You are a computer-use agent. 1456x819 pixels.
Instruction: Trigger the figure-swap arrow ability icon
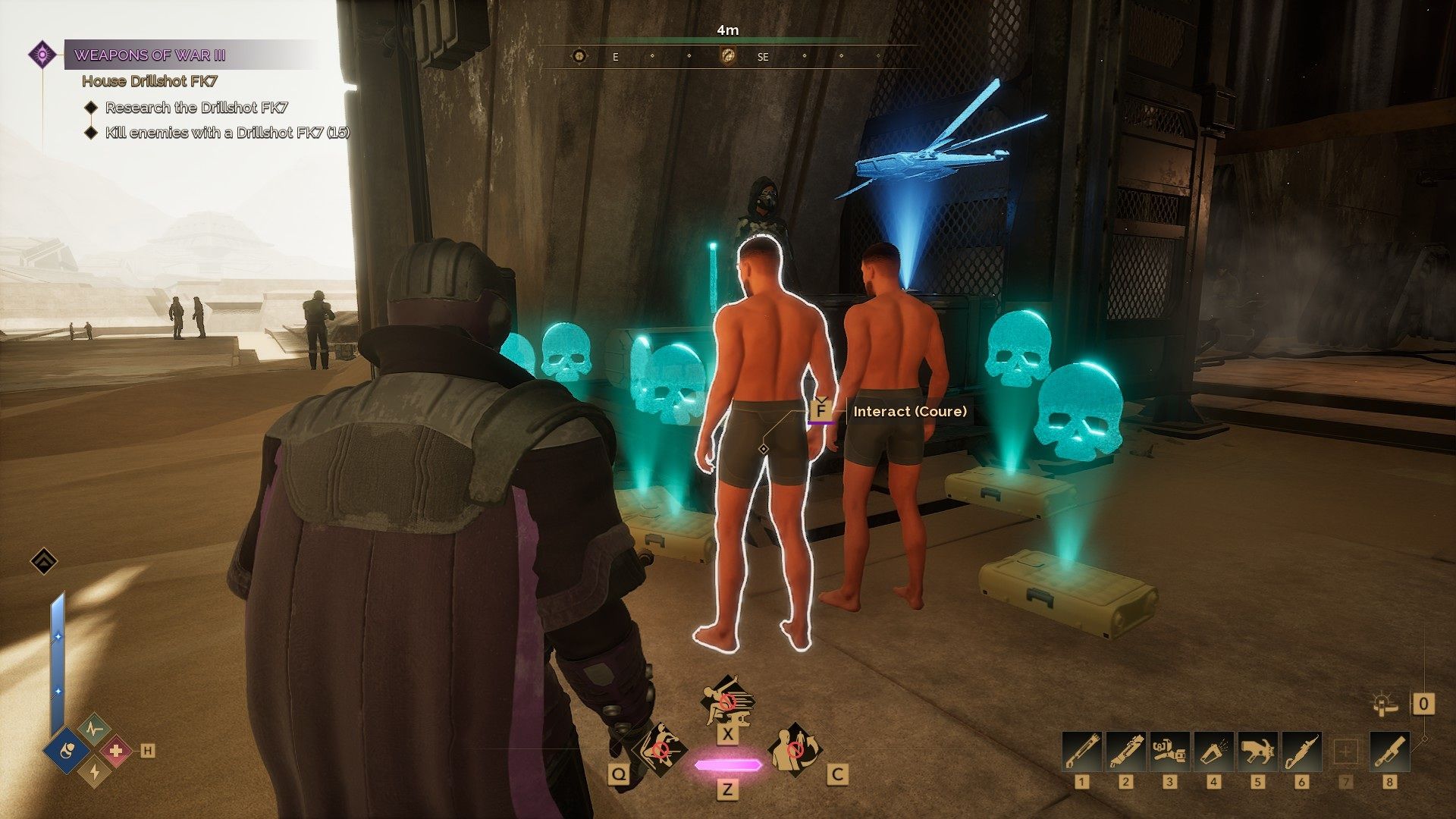pos(795,749)
